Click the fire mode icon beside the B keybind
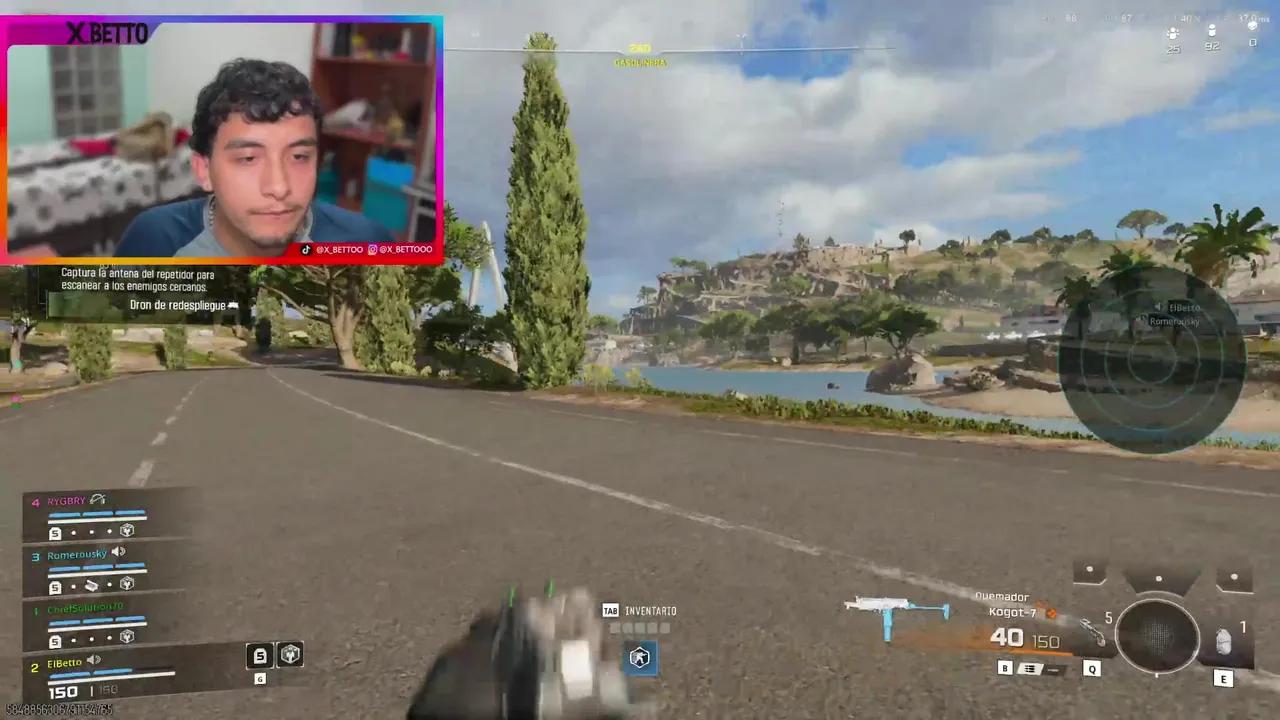 coord(1028,667)
